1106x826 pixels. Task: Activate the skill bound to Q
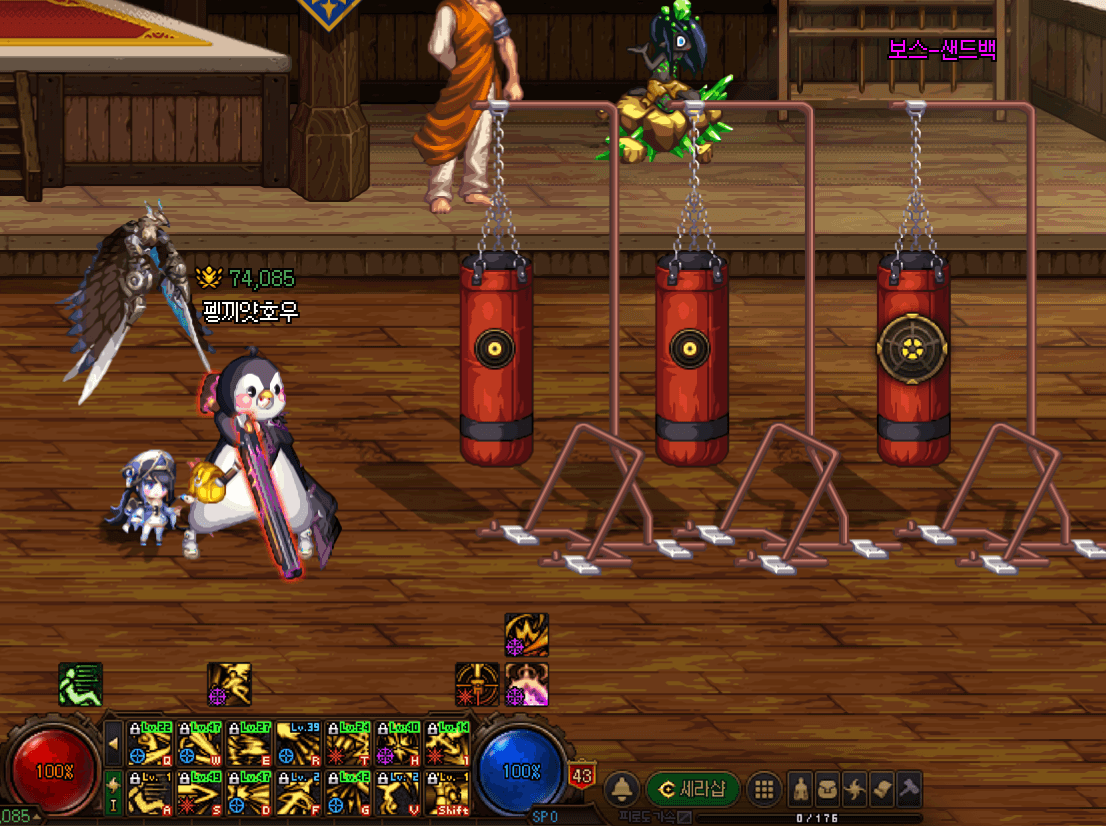pyautogui.click(x=150, y=743)
